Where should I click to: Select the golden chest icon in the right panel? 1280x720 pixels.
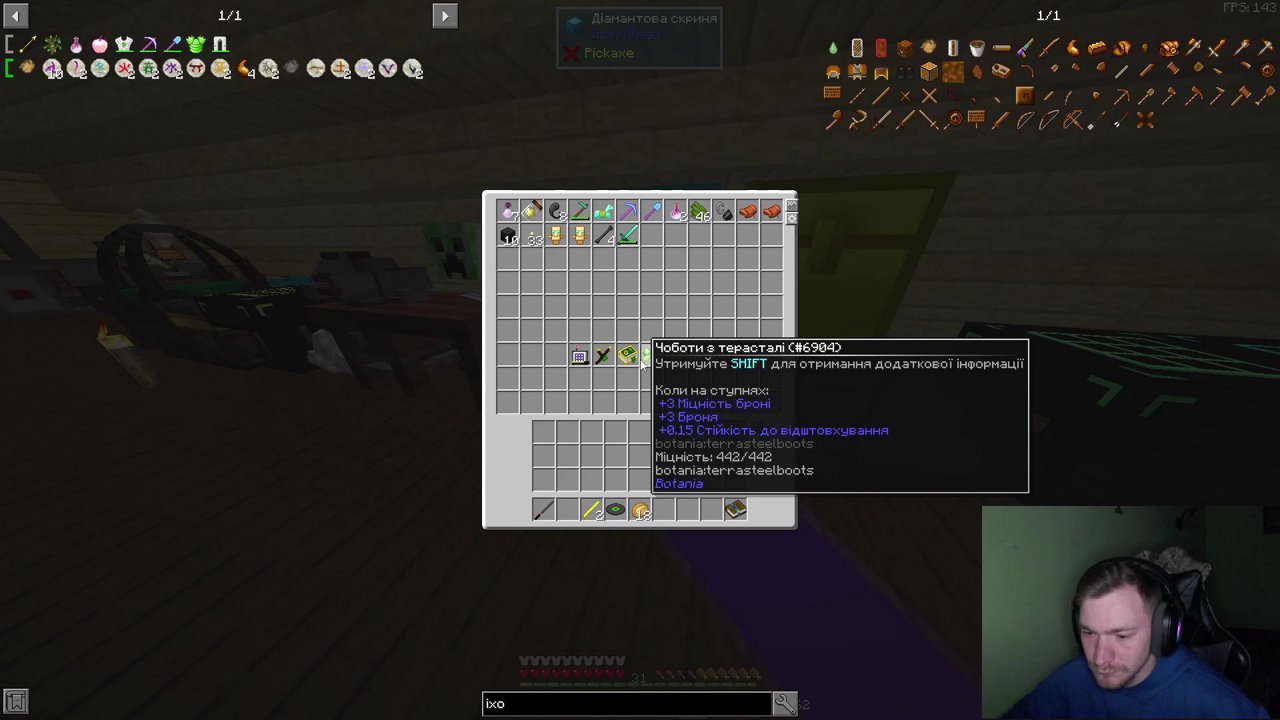(x=1168, y=48)
